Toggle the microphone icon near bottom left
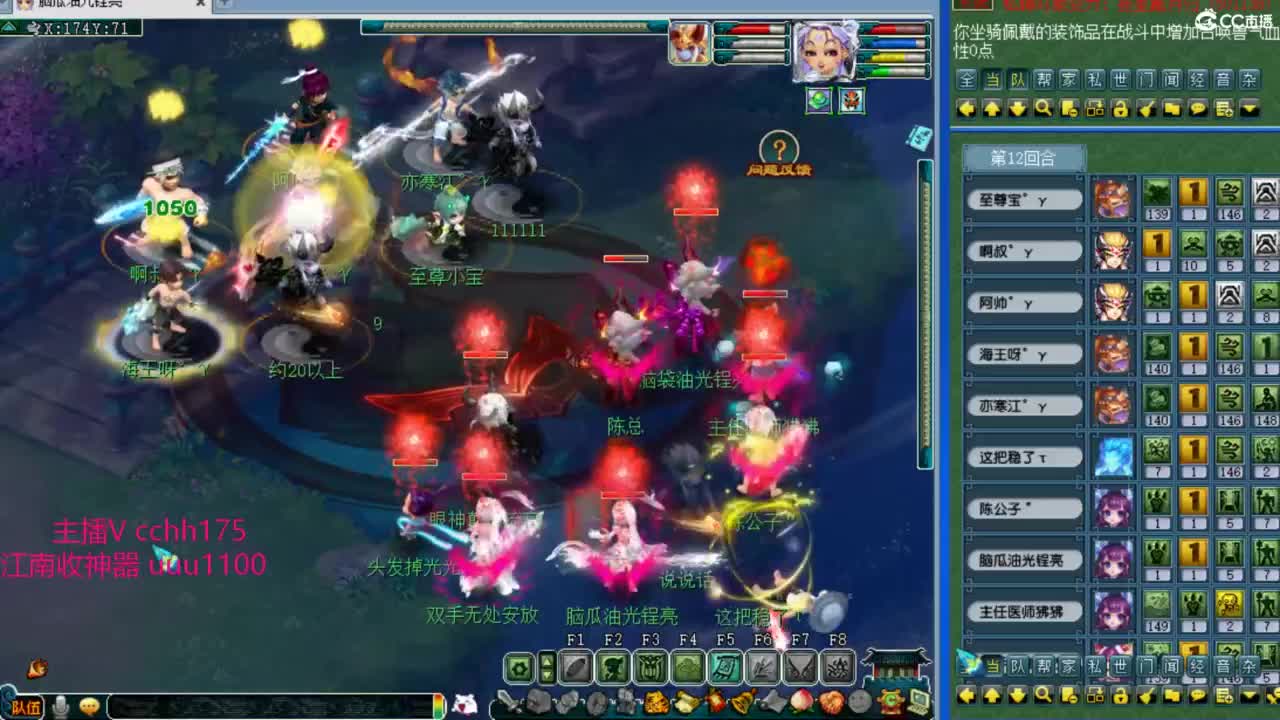 pyautogui.click(x=60, y=705)
